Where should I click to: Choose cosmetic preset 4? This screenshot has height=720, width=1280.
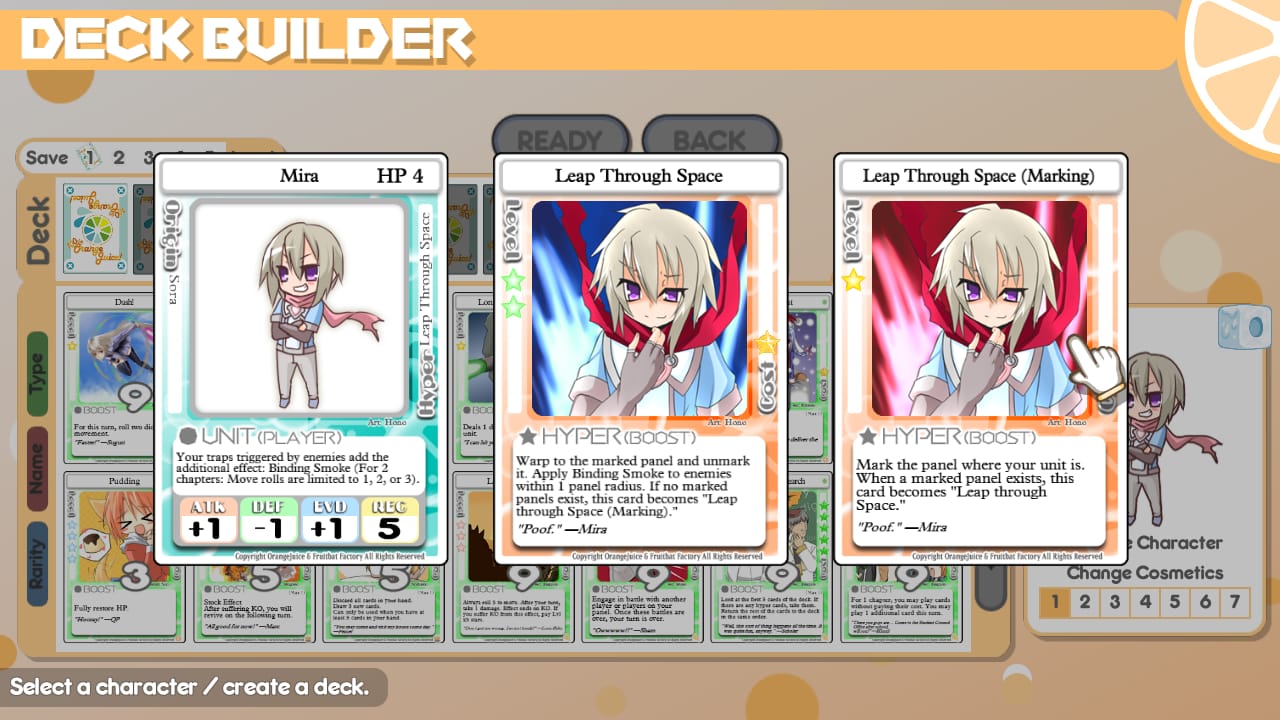[1144, 601]
